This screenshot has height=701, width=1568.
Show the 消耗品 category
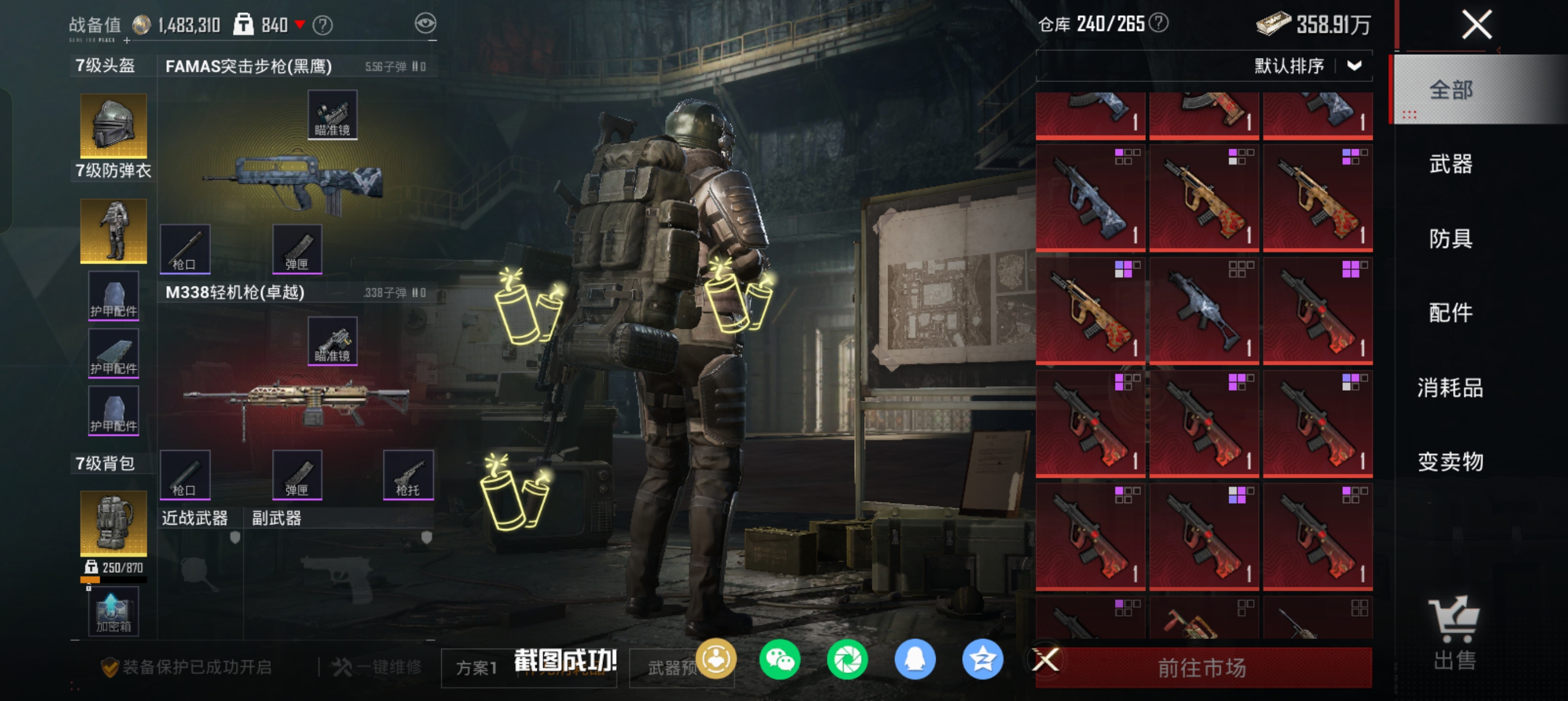(1450, 387)
